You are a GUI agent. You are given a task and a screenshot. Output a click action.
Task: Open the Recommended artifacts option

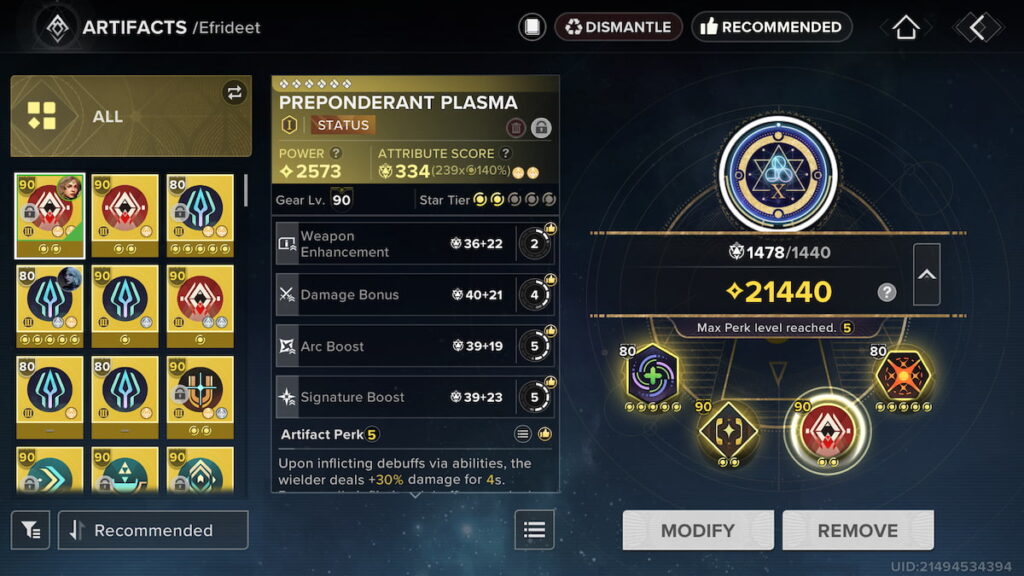(x=771, y=27)
